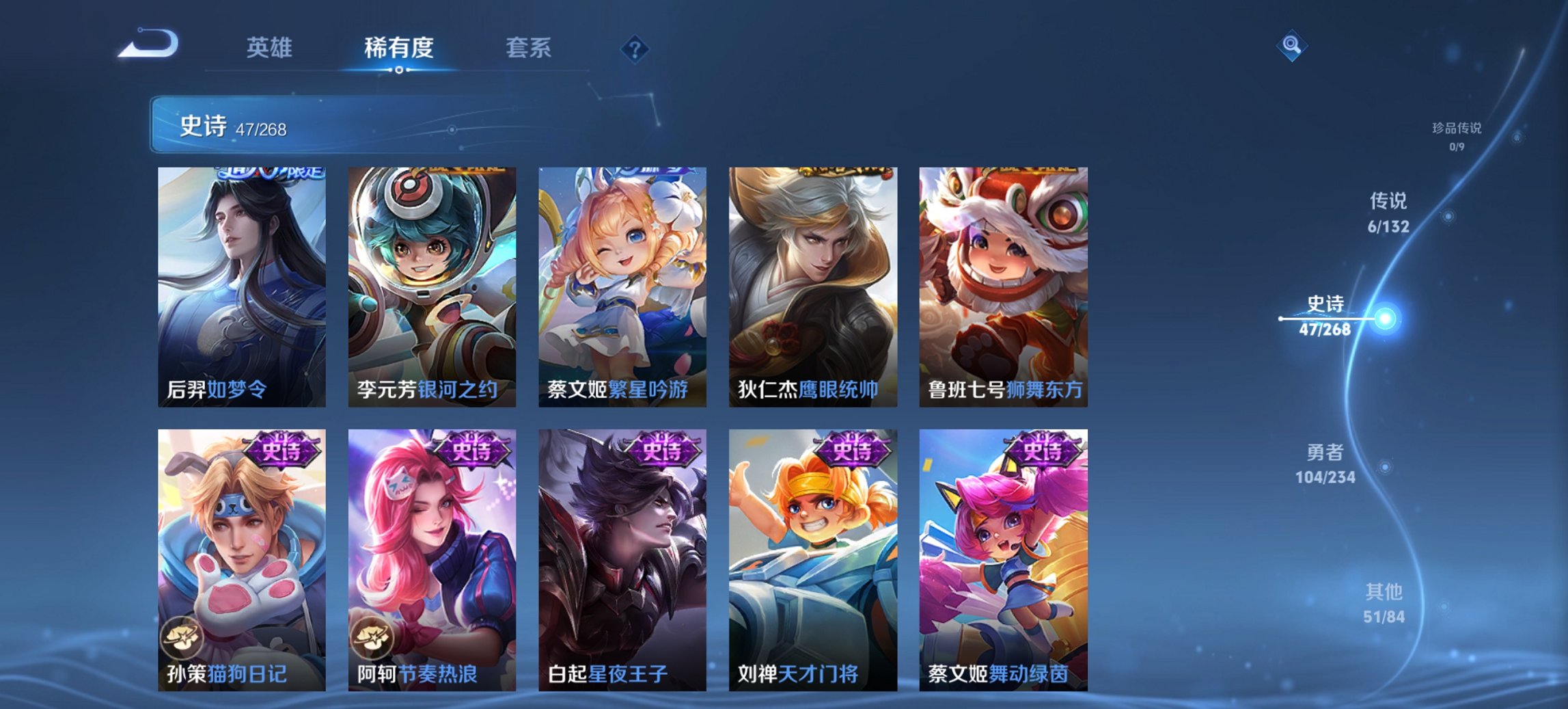
Task: Open the question mark help icon
Action: point(635,47)
